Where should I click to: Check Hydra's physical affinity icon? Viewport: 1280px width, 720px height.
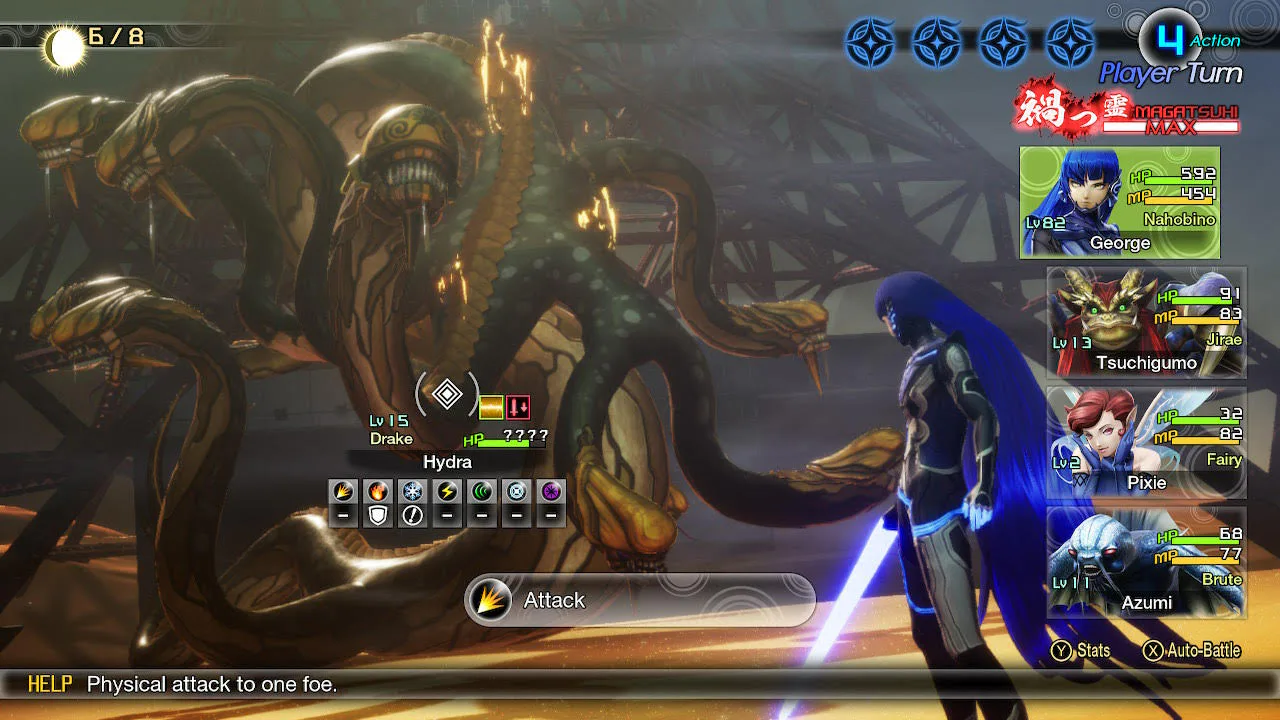coord(343,491)
